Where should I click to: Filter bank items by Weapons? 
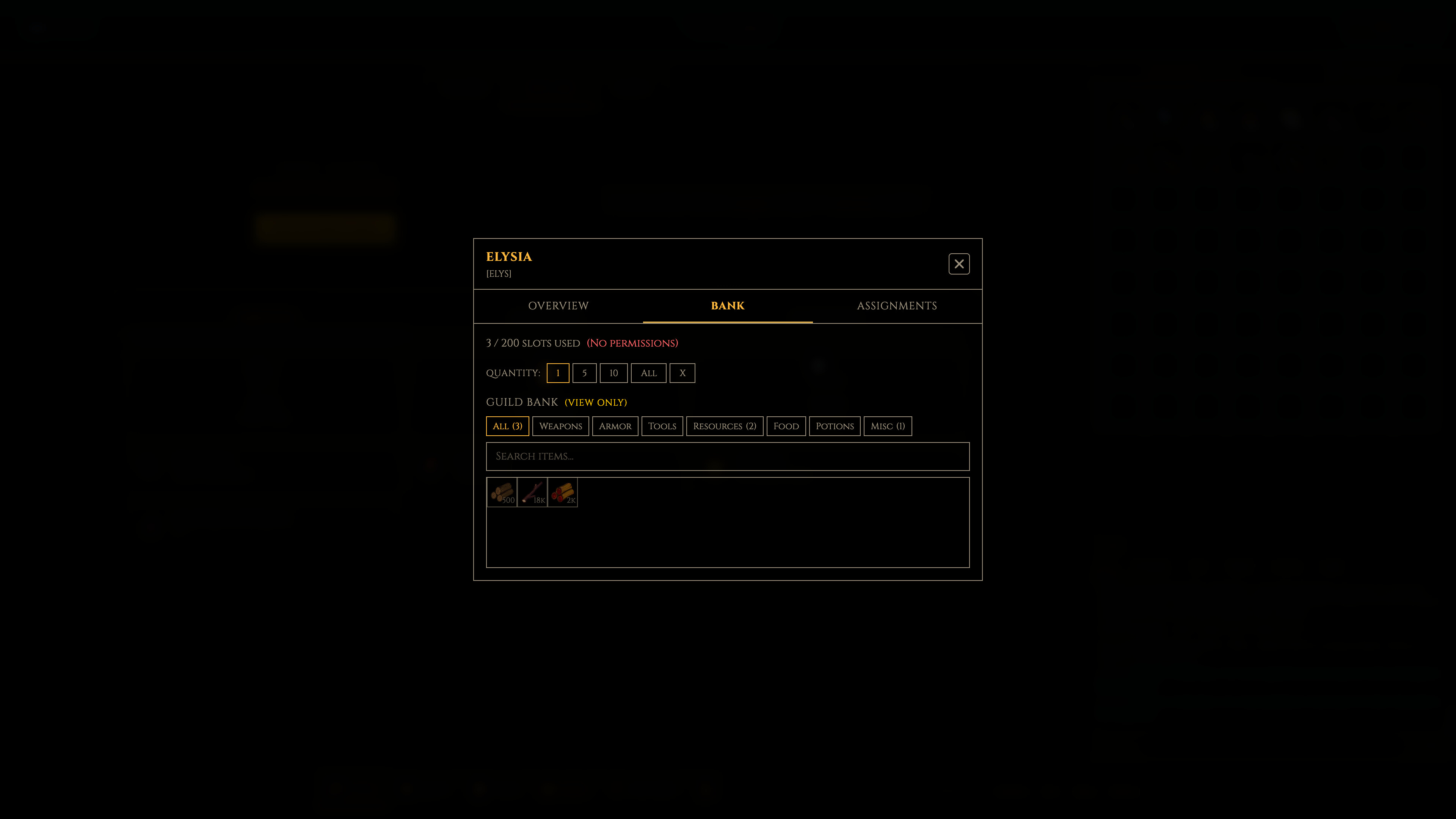pos(560,425)
